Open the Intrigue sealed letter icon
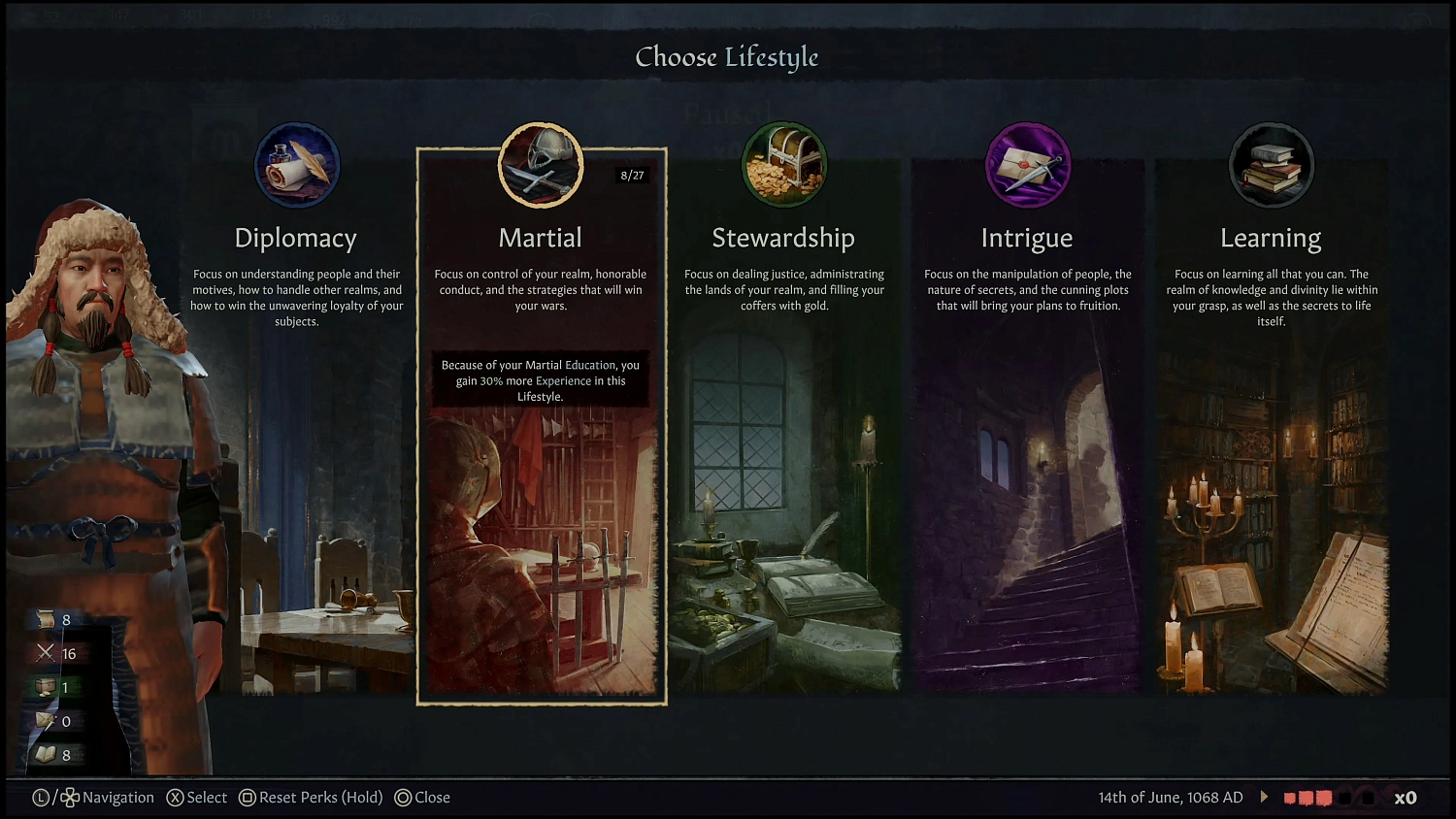This screenshot has width=1456, height=819. 1028,165
